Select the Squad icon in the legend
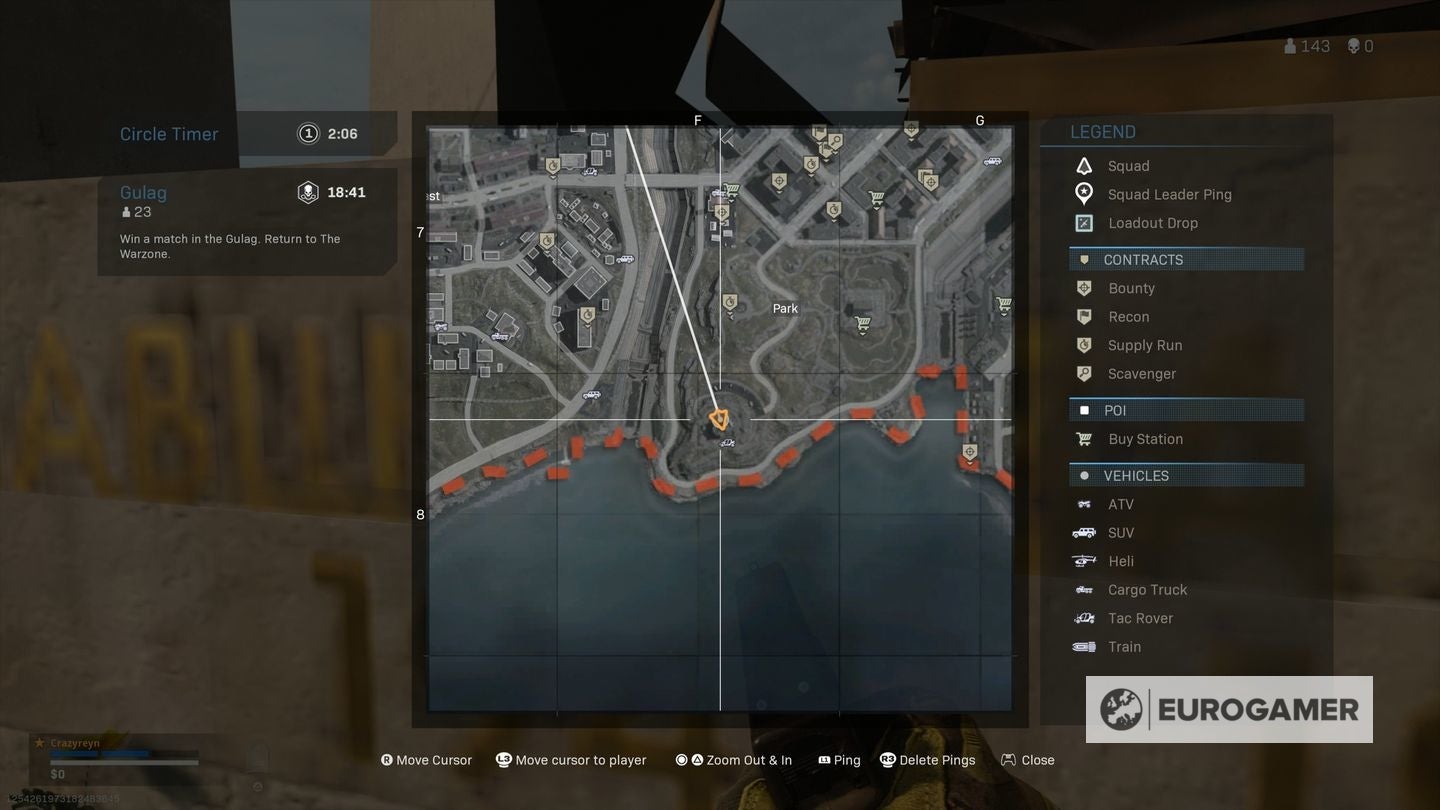This screenshot has height=810, width=1440. click(x=1084, y=165)
